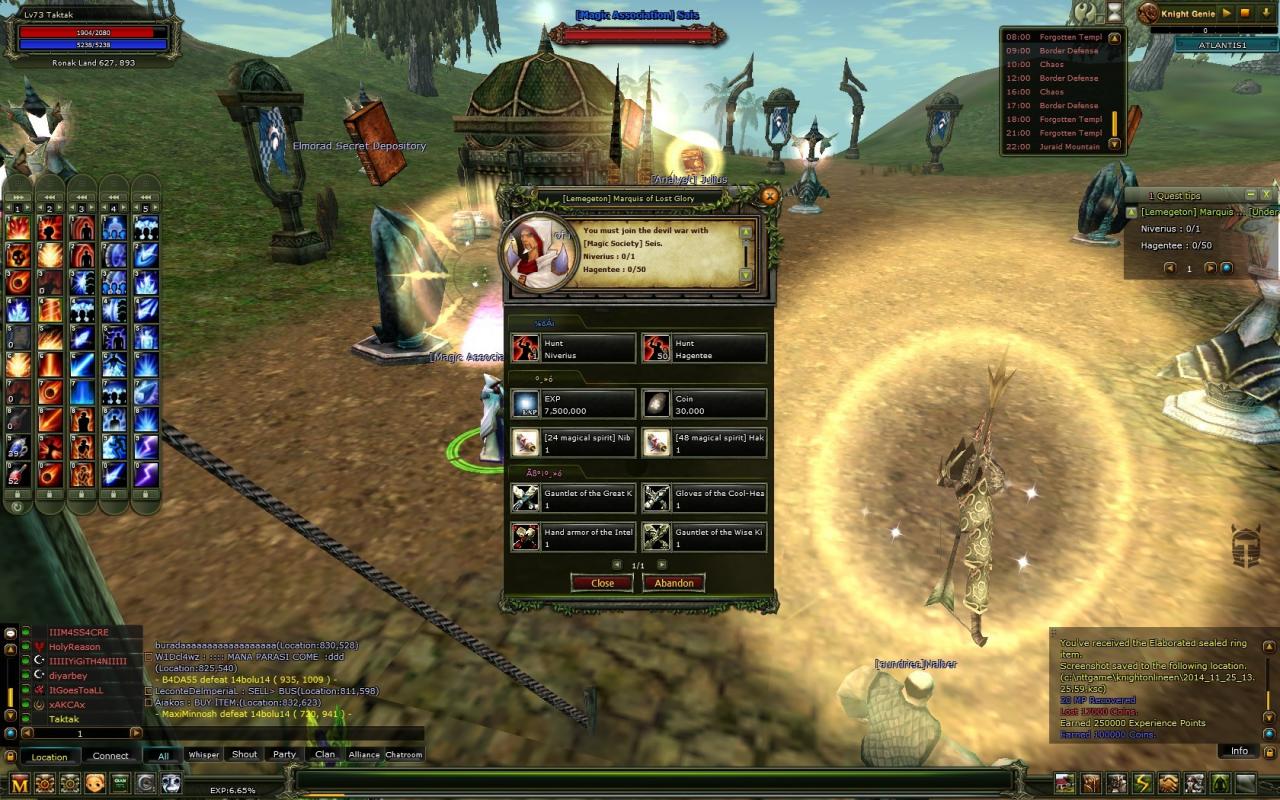
Task: Stop Knight Genie with the stop button
Action: 1246,13
